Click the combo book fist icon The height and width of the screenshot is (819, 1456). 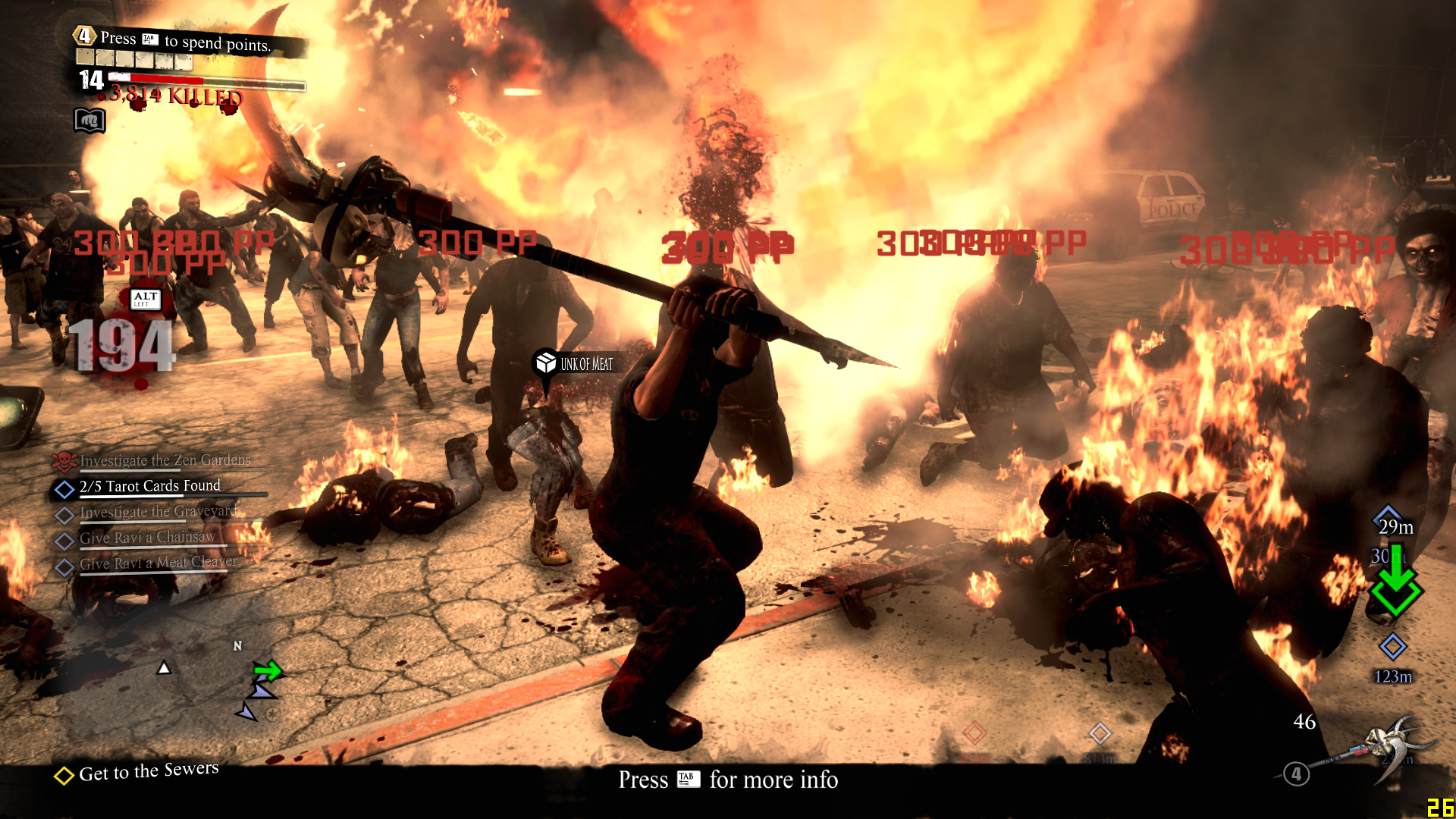pos(89,121)
